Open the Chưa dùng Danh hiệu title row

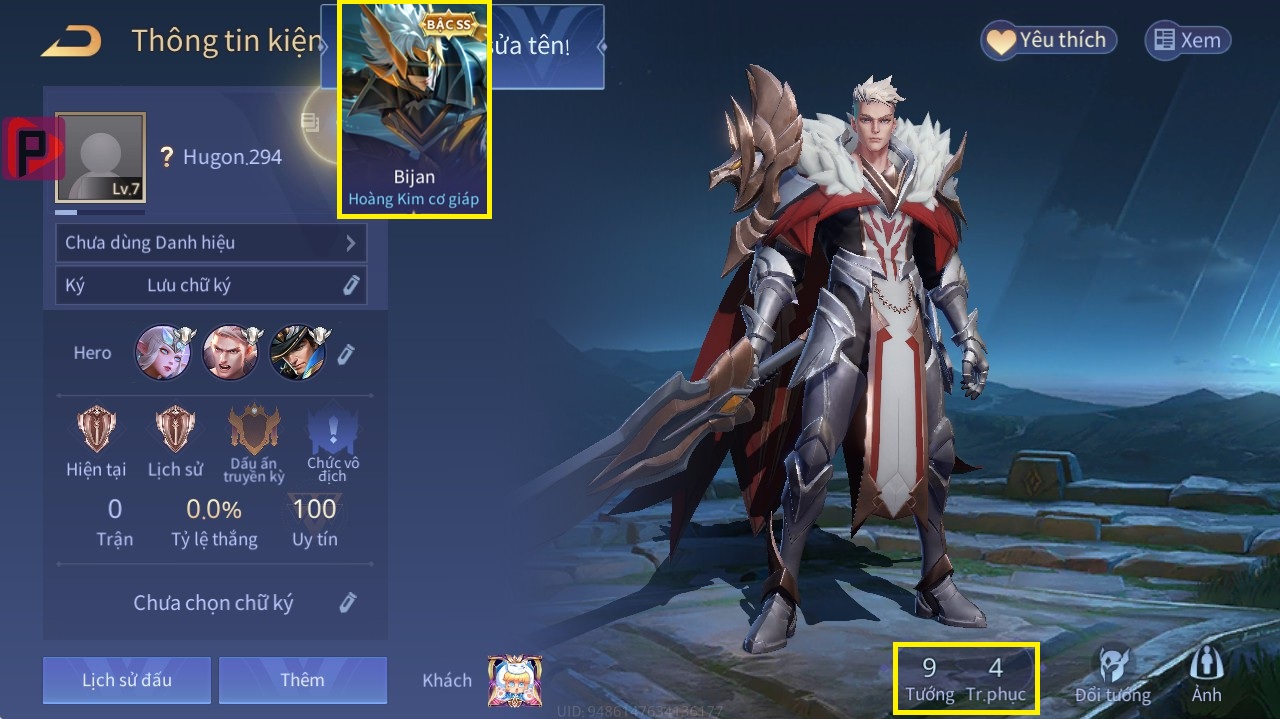[210, 243]
